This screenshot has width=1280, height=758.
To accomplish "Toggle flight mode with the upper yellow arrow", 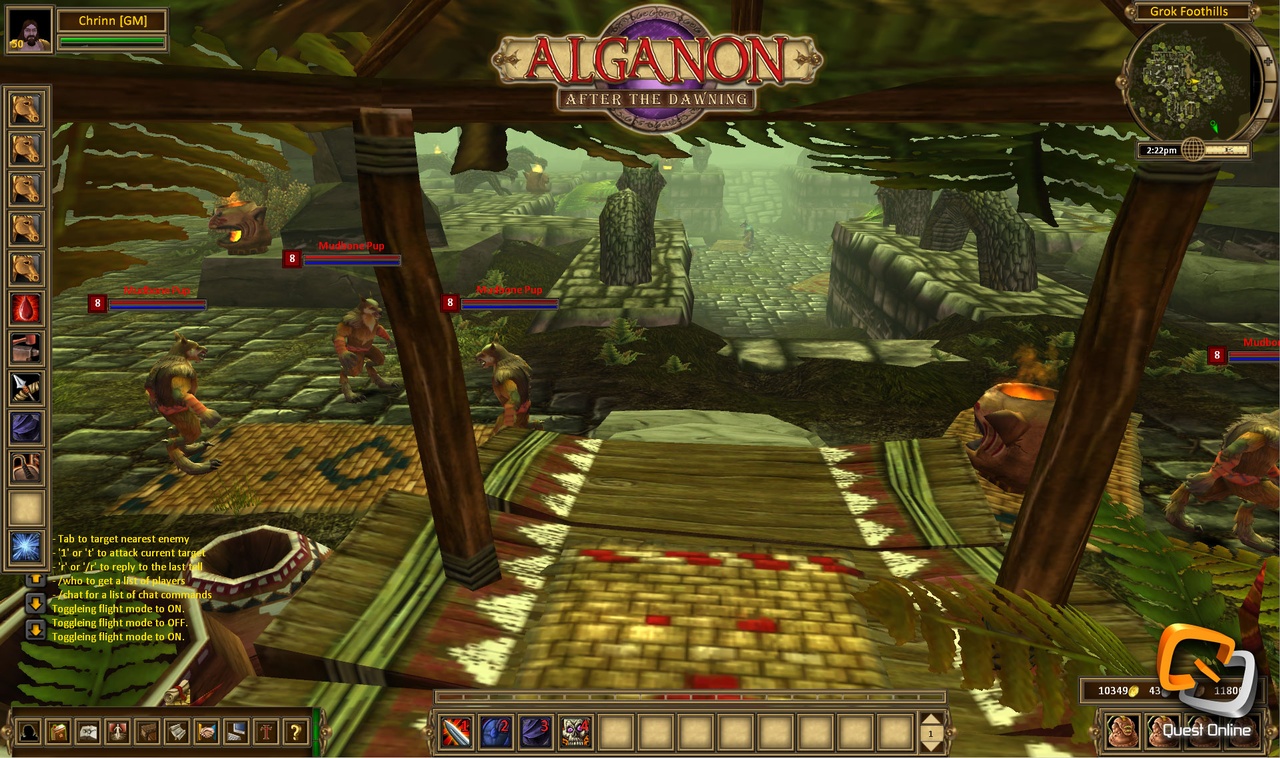I will (35, 580).
